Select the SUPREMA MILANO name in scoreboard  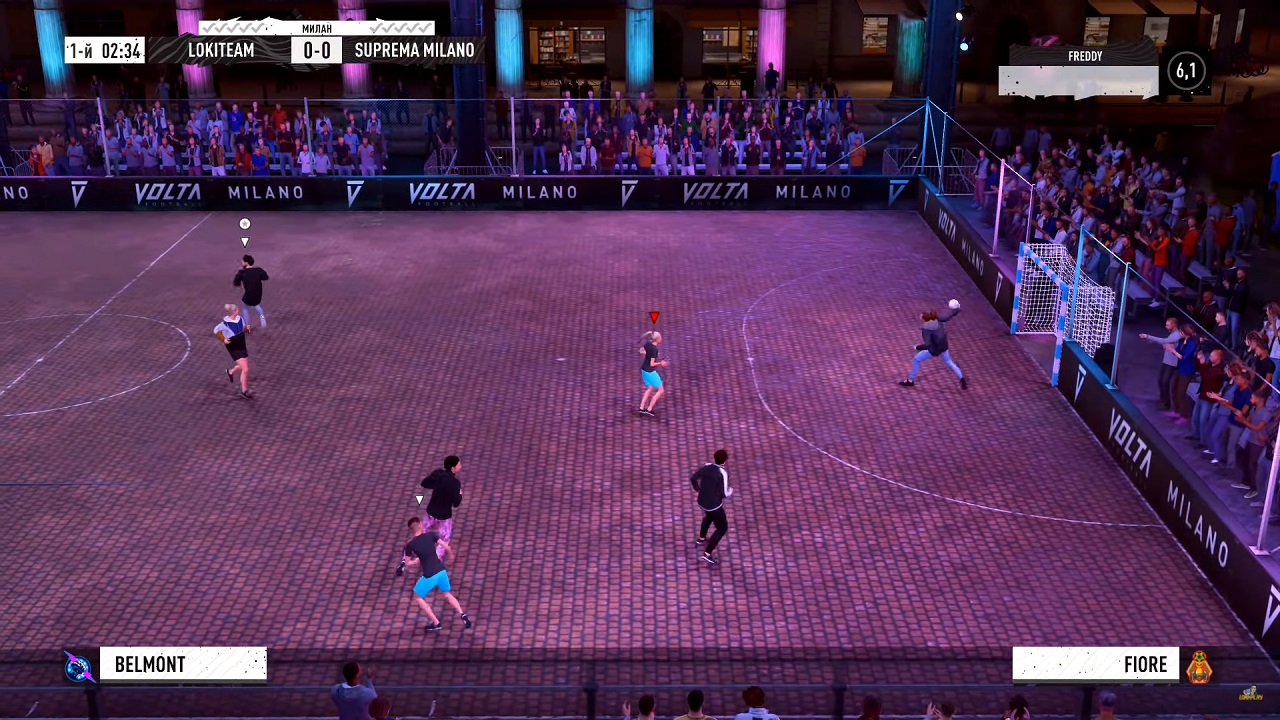pos(414,50)
